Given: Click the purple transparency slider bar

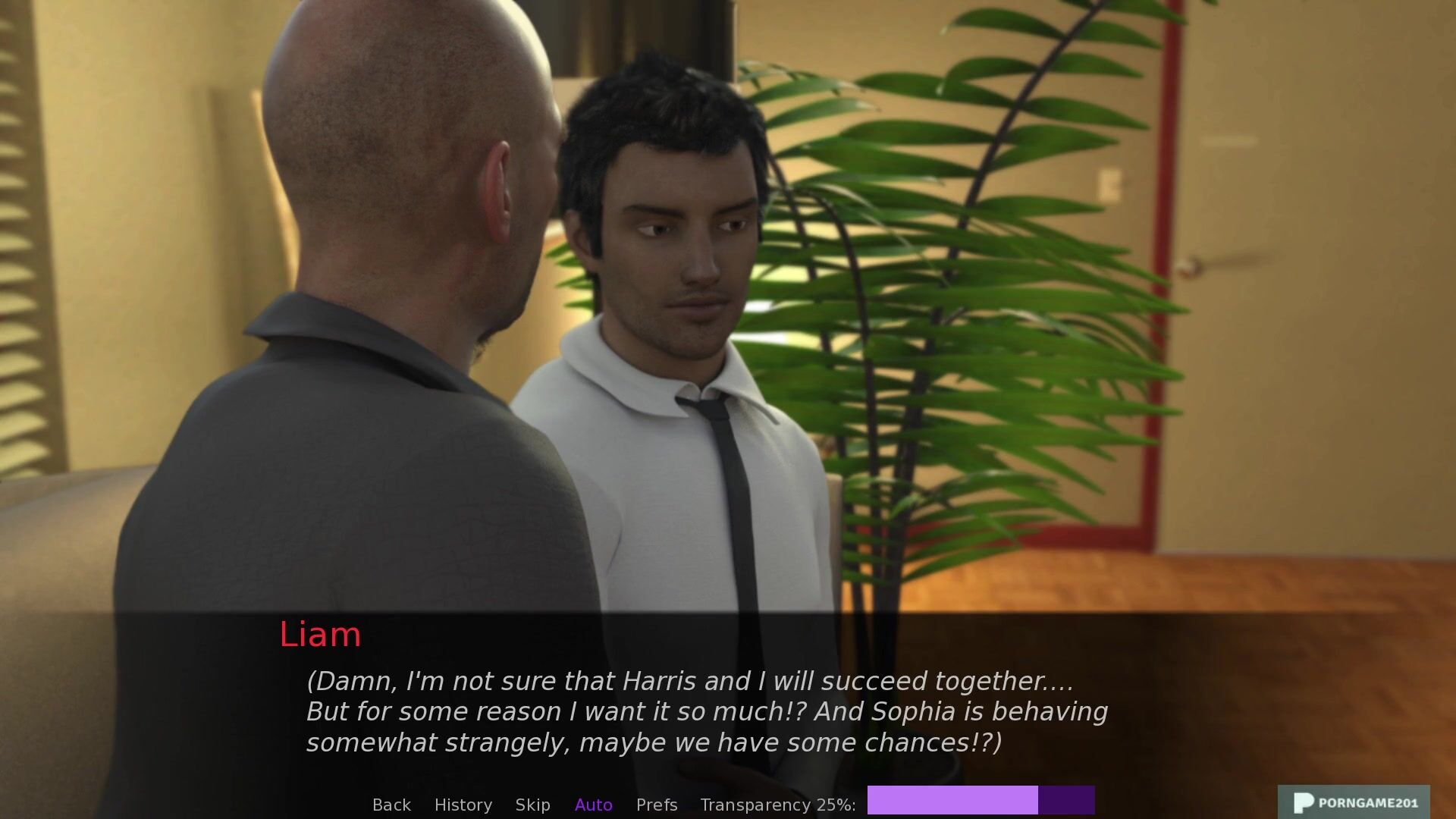Looking at the screenshot, I should pyautogui.click(x=981, y=800).
